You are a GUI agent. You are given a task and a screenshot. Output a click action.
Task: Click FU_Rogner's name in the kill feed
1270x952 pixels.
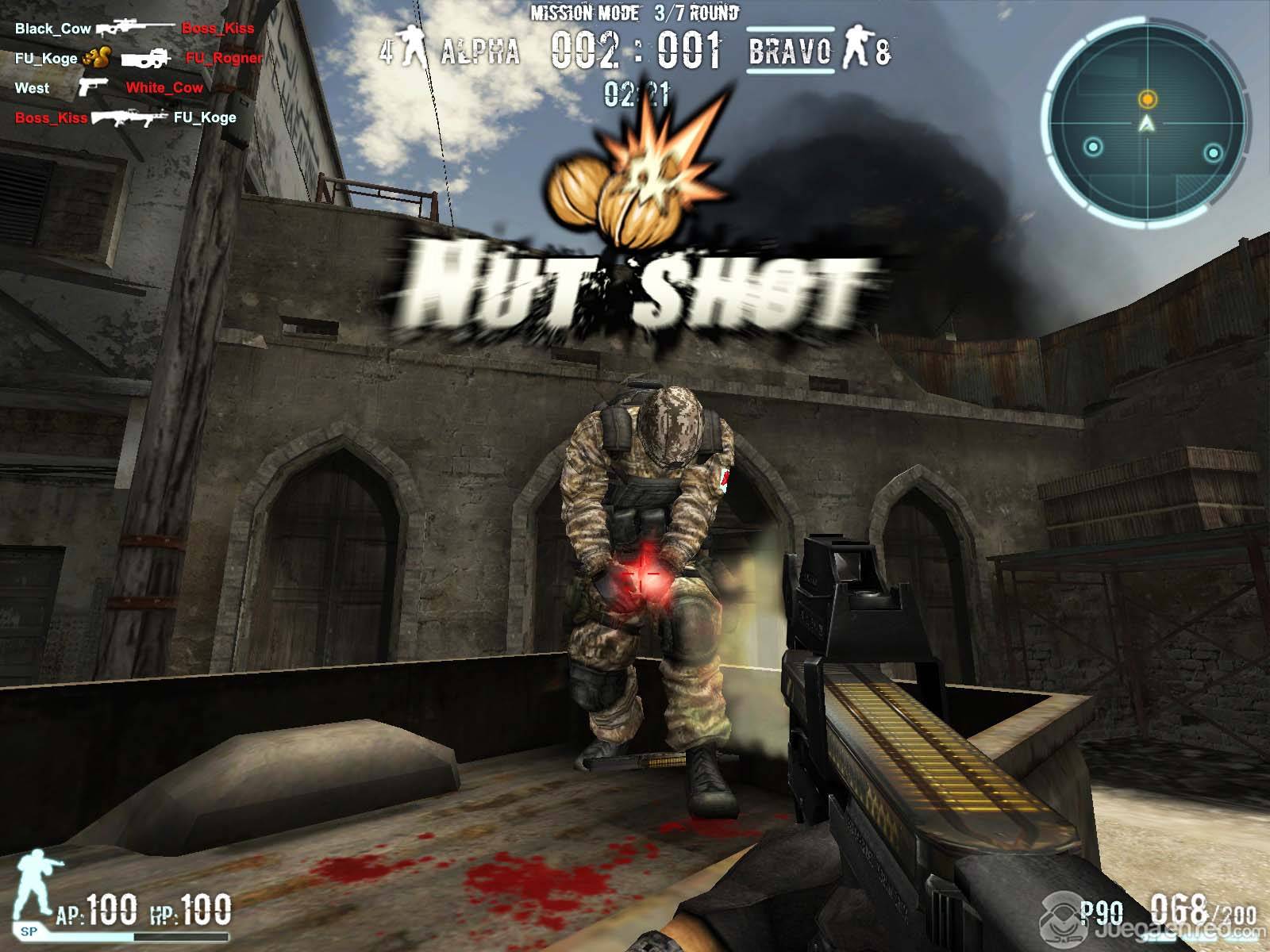point(224,58)
